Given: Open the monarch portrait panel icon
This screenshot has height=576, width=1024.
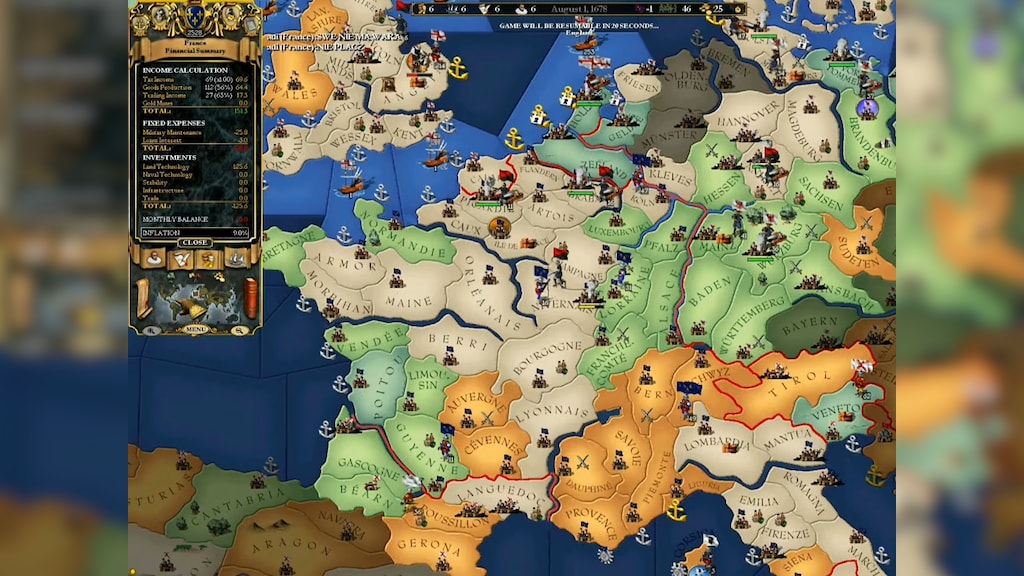Looking at the screenshot, I should pyautogui.click(x=155, y=259).
